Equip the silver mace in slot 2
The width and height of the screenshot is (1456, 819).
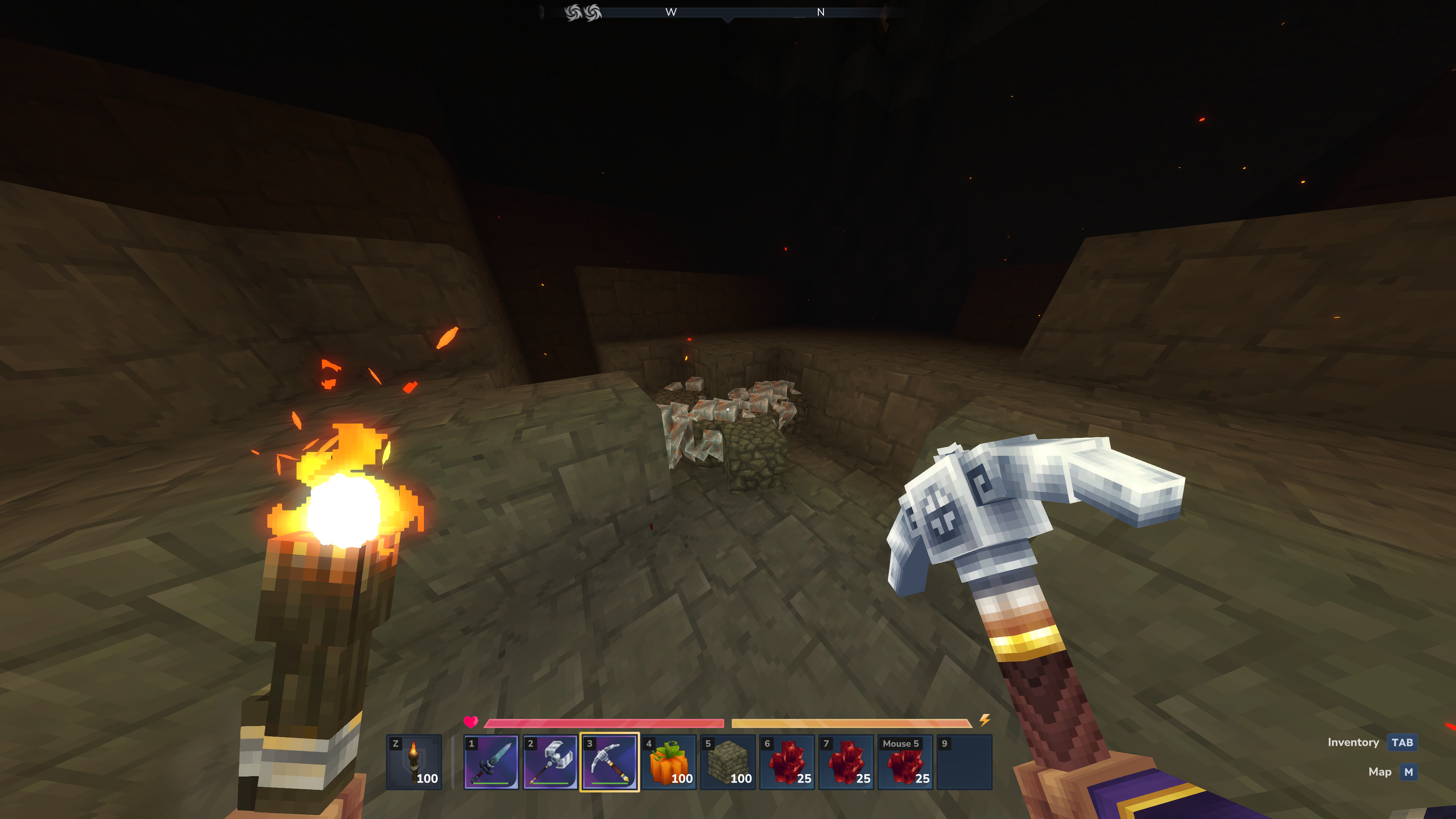(x=550, y=761)
